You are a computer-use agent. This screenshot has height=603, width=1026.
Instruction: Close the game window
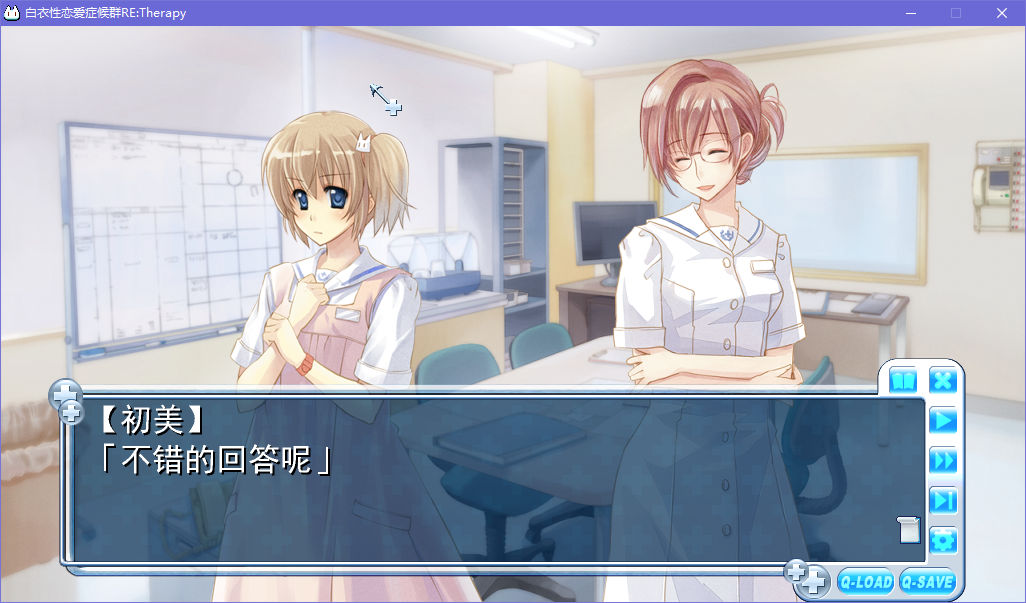coord(1001,13)
